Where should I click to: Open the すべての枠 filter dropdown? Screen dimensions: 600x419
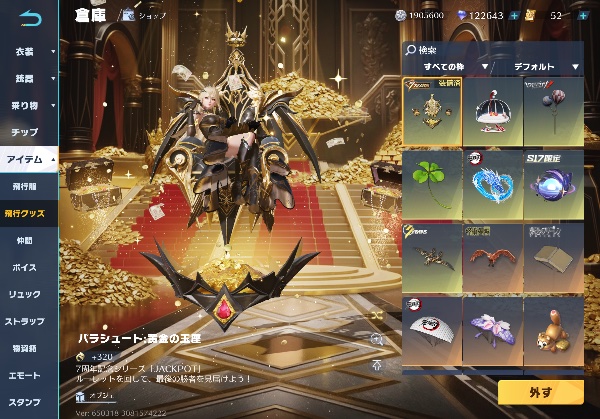(x=456, y=67)
